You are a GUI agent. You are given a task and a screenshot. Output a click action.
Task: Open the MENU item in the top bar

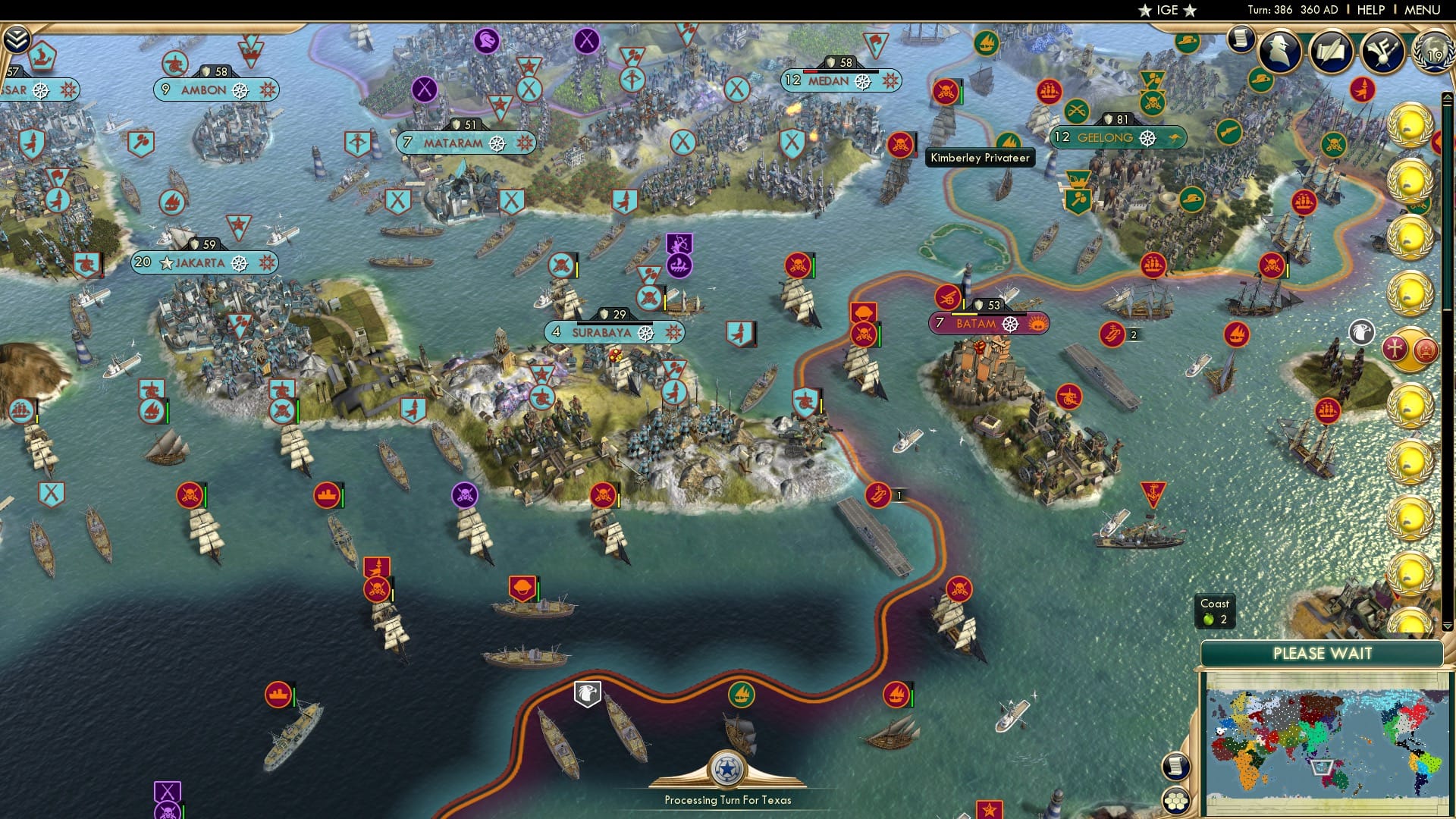(x=1425, y=10)
